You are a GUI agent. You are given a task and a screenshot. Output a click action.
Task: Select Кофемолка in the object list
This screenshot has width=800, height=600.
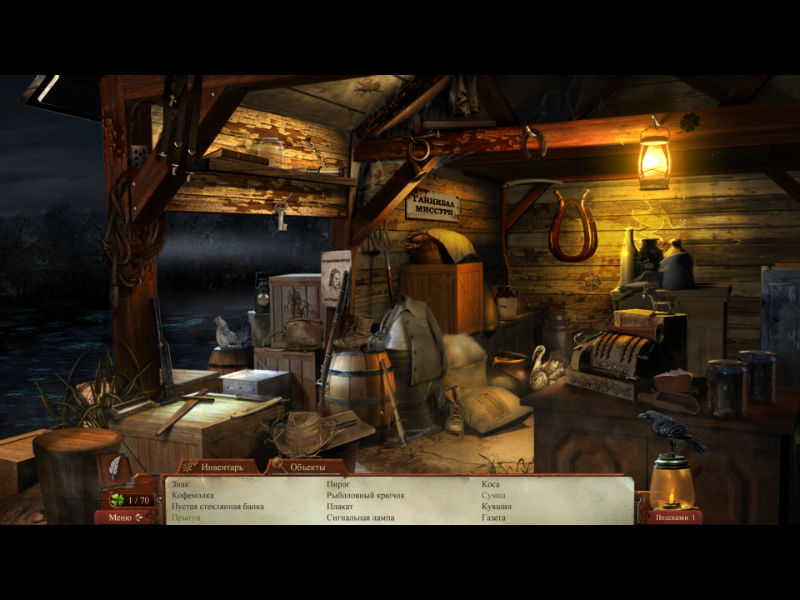coord(193,495)
